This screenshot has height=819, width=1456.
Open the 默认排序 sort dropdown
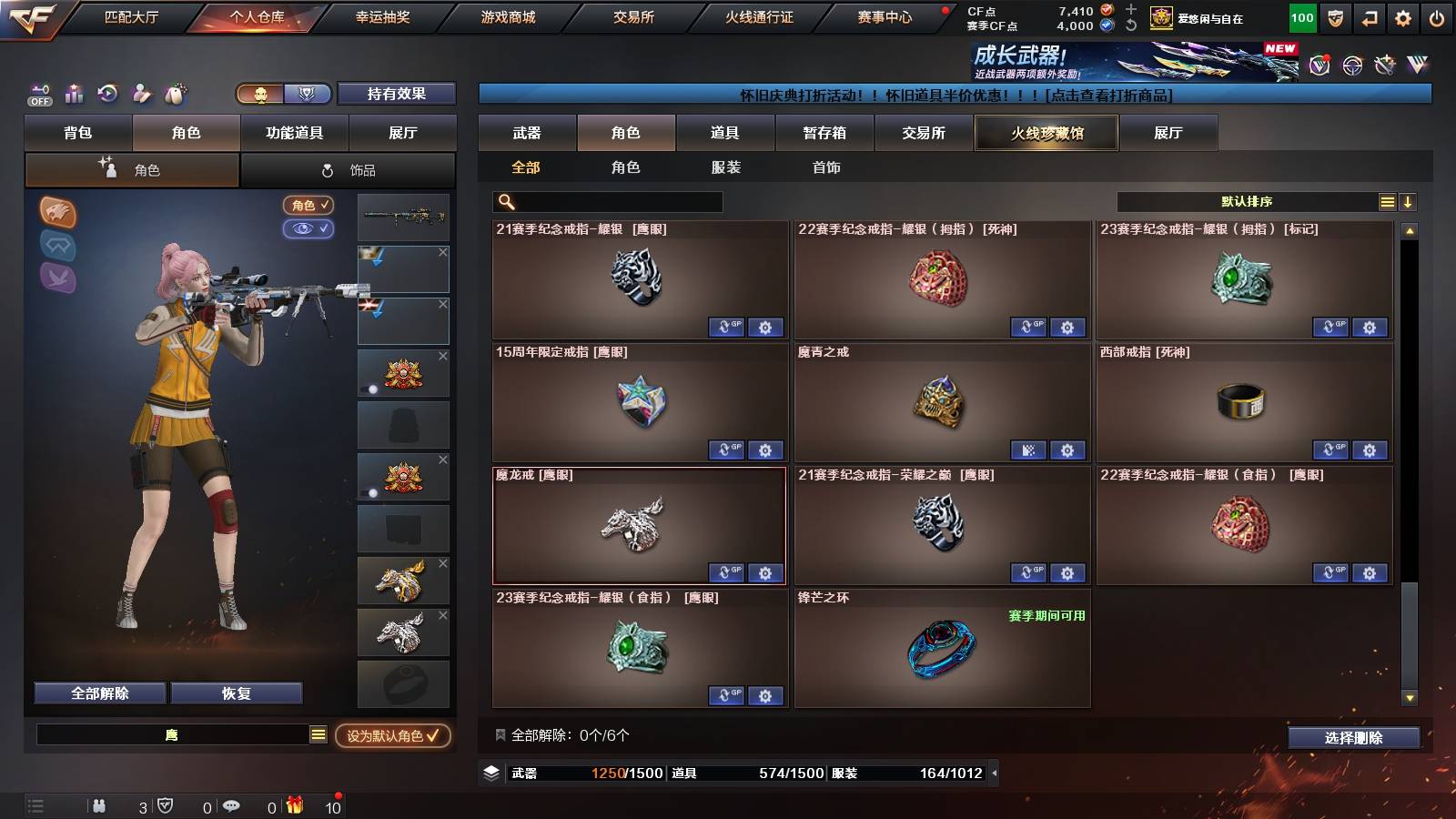click(x=1247, y=200)
